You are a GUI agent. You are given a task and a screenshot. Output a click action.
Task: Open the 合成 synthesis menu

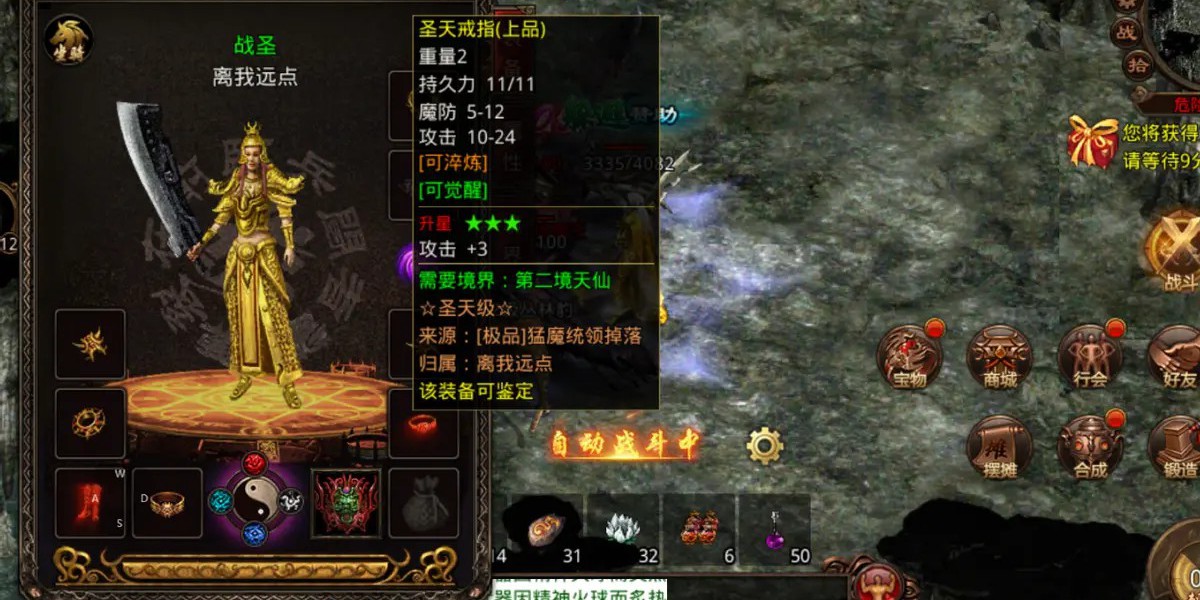coord(1090,446)
